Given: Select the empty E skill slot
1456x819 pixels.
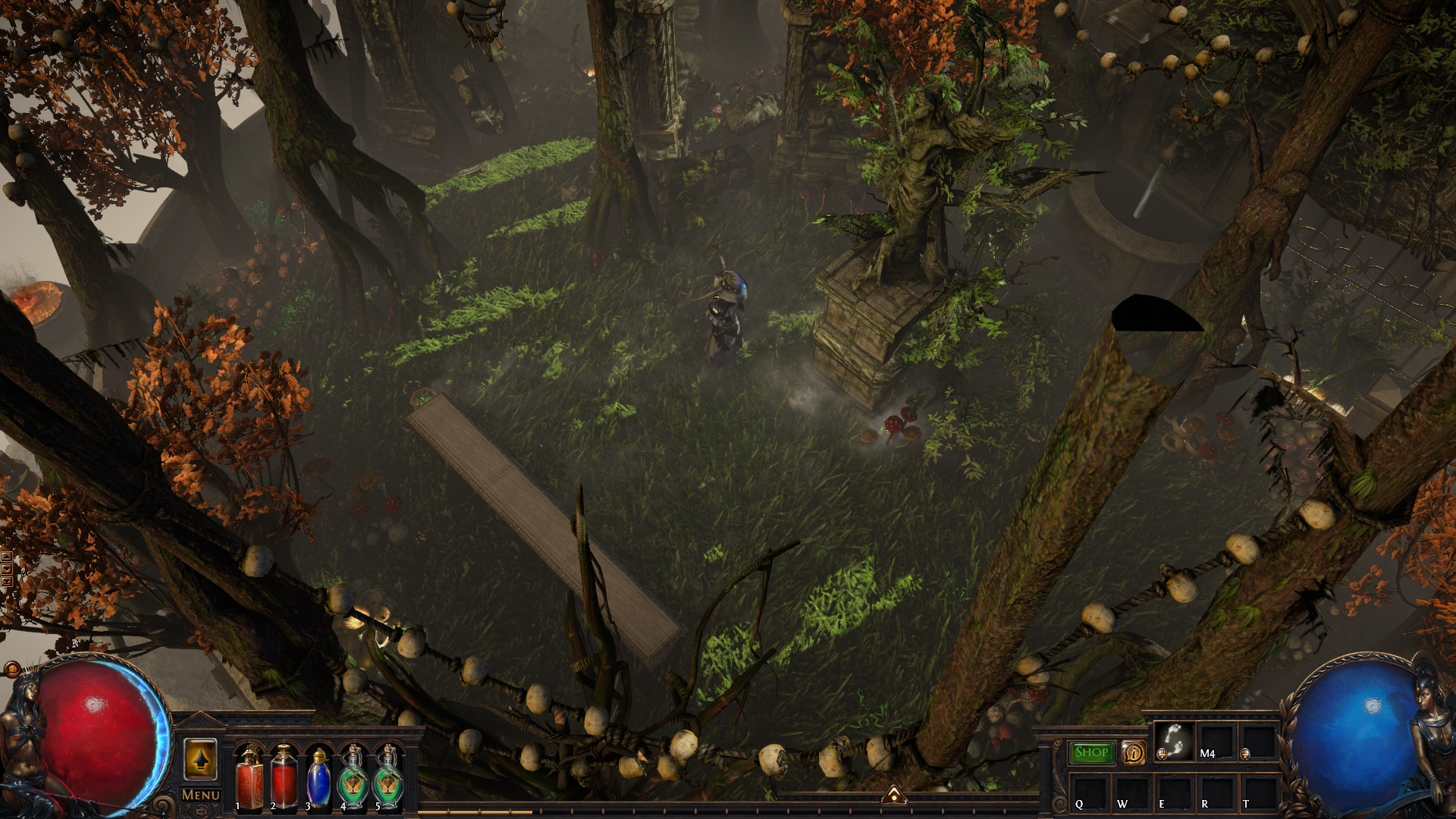Looking at the screenshot, I should [x=1173, y=792].
